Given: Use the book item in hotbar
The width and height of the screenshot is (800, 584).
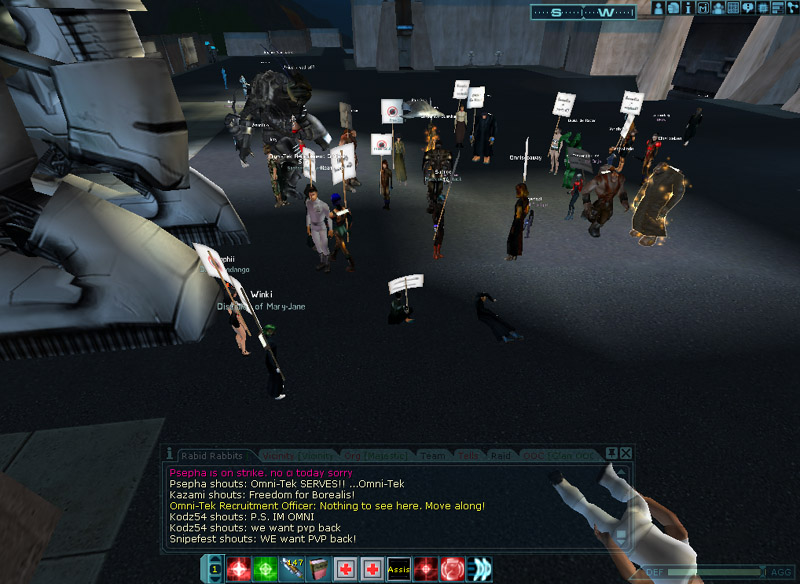Looking at the screenshot, I should pos(319,569).
